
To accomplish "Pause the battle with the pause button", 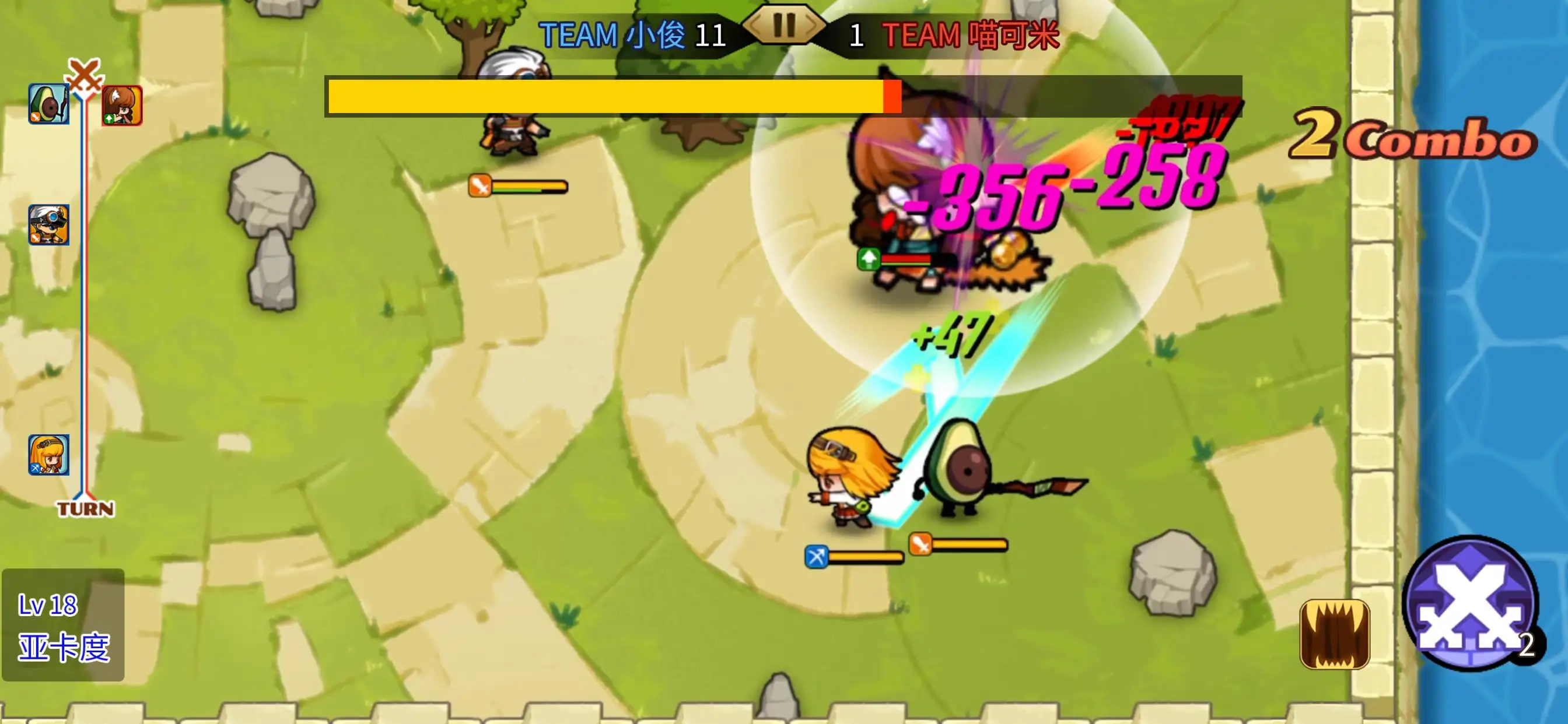I will point(784,26).
